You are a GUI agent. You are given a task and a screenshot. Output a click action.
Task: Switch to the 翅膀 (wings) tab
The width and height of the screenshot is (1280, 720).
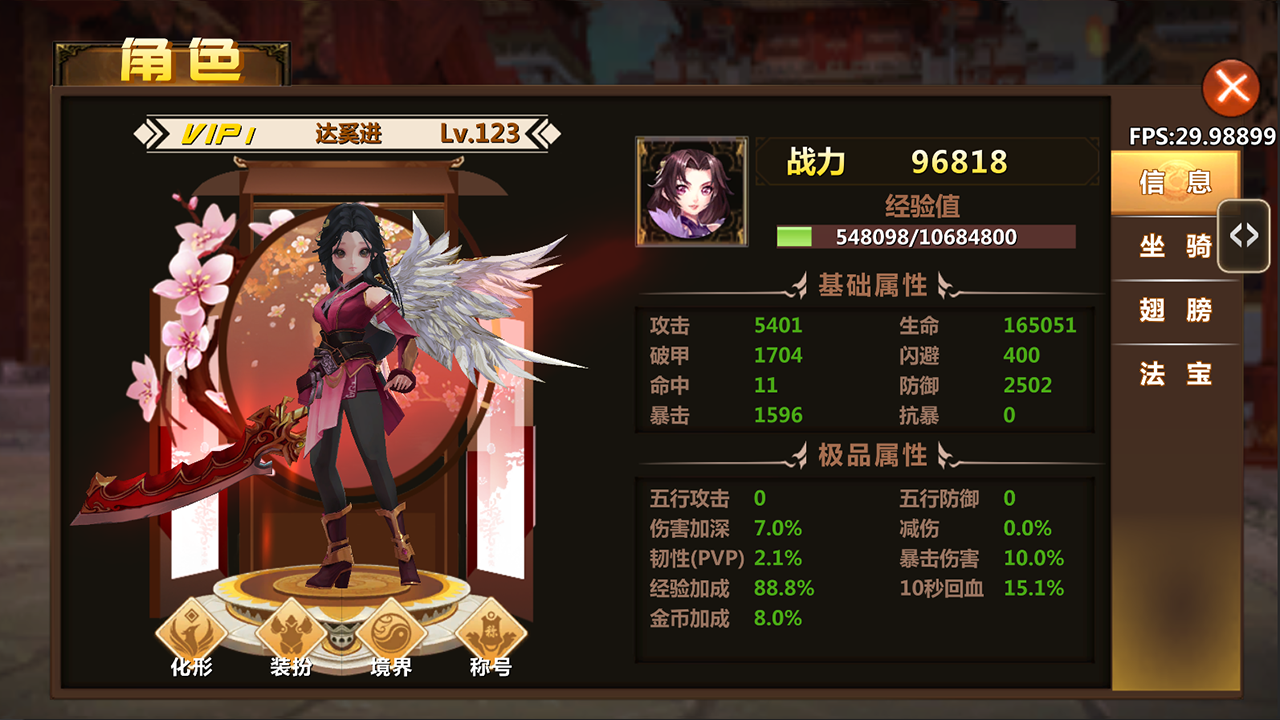click(1174, 312)
